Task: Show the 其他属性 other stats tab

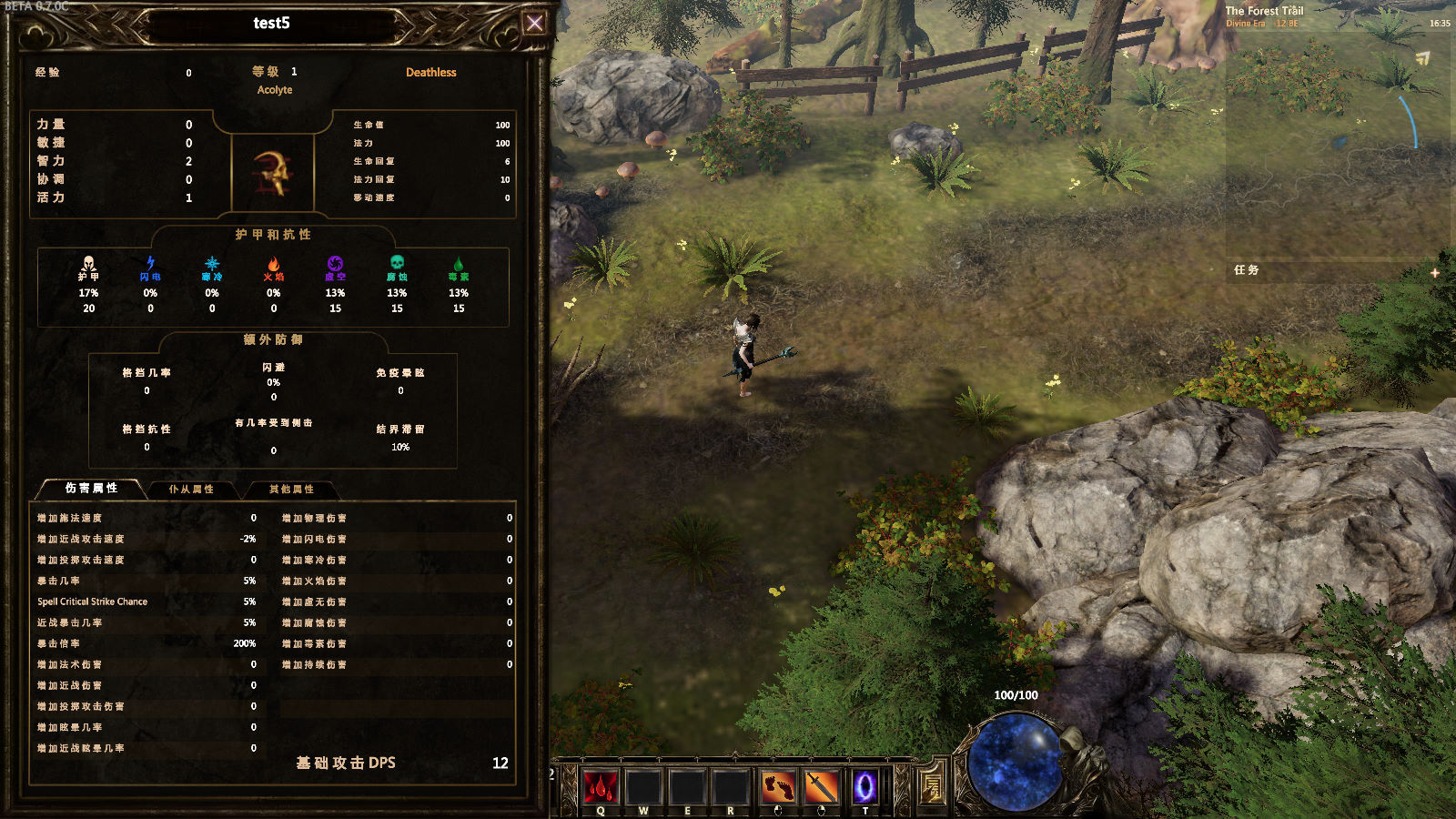Action: click(291, 490)
